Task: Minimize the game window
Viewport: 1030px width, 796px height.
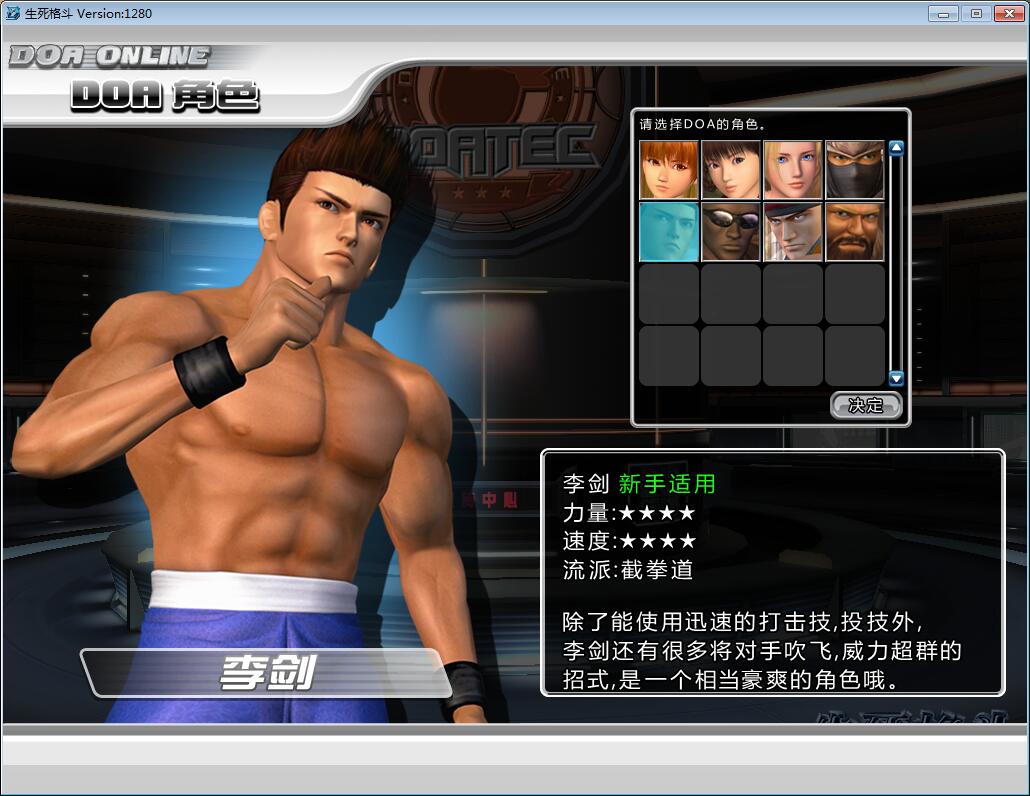Action: click(943, 14)
